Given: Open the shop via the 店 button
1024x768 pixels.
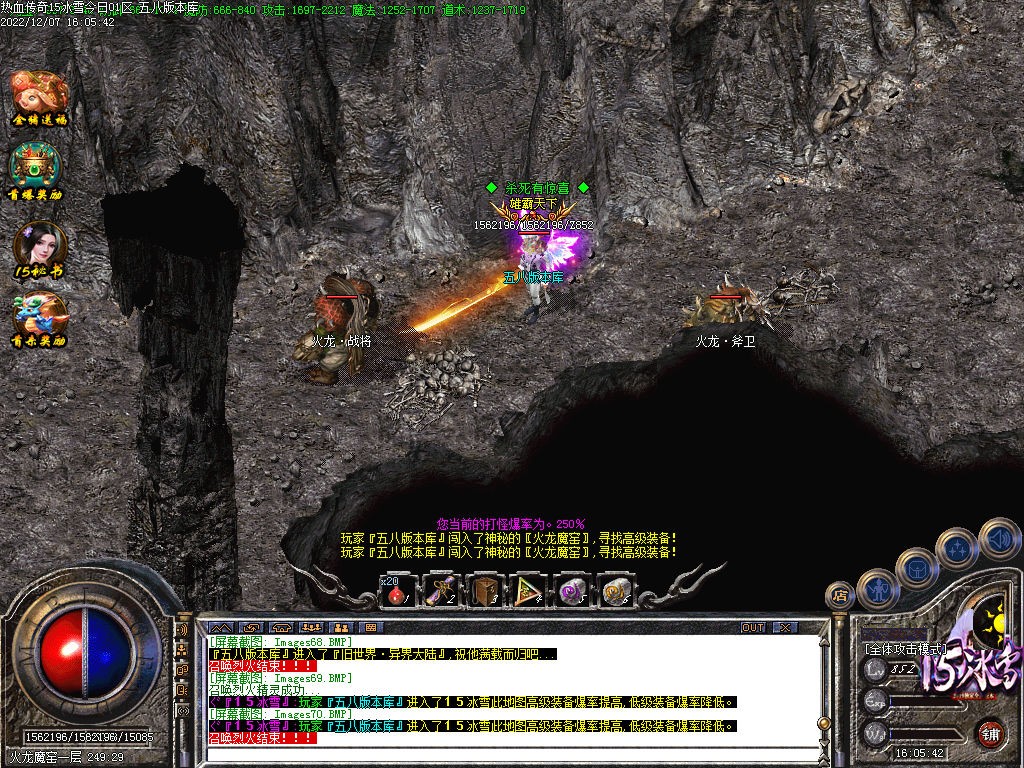Looking at the screenshot, I should (839, 596).
